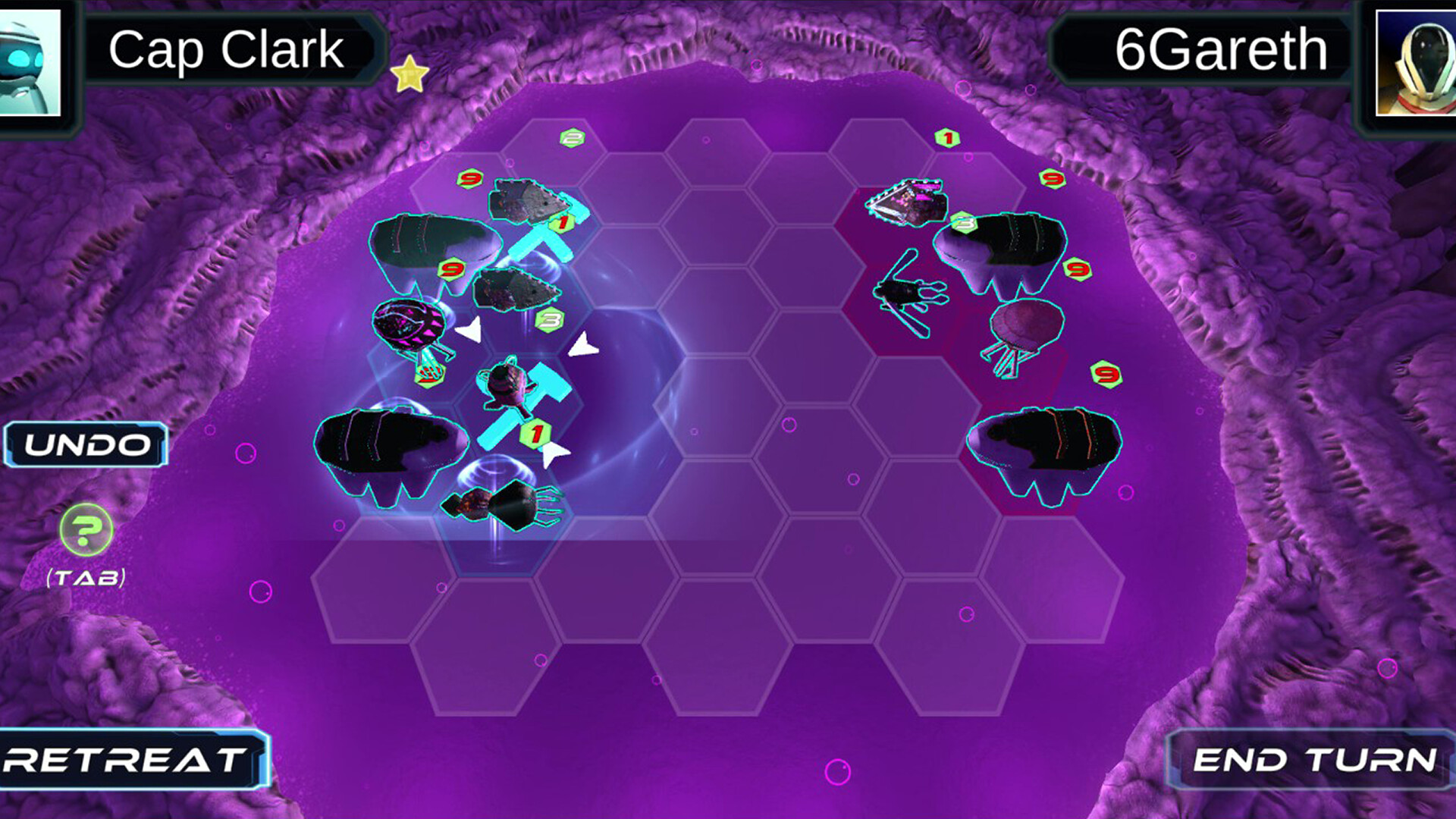The height and width of the screenshot is (819, 1456).
Task: Click the green badge labeled 1 near top right
Action: (x=946, y=137)
